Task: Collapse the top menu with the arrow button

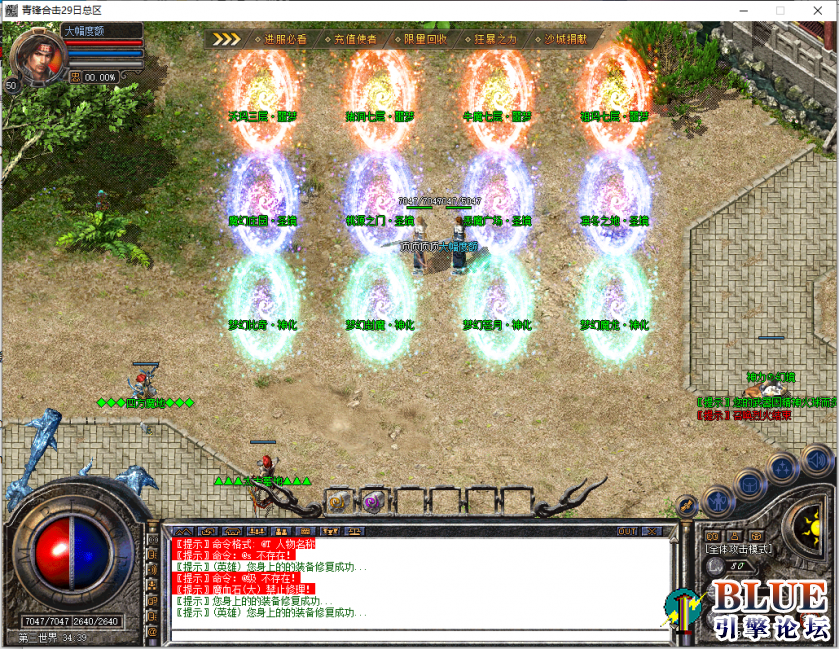Action: (x=227, y=40)
